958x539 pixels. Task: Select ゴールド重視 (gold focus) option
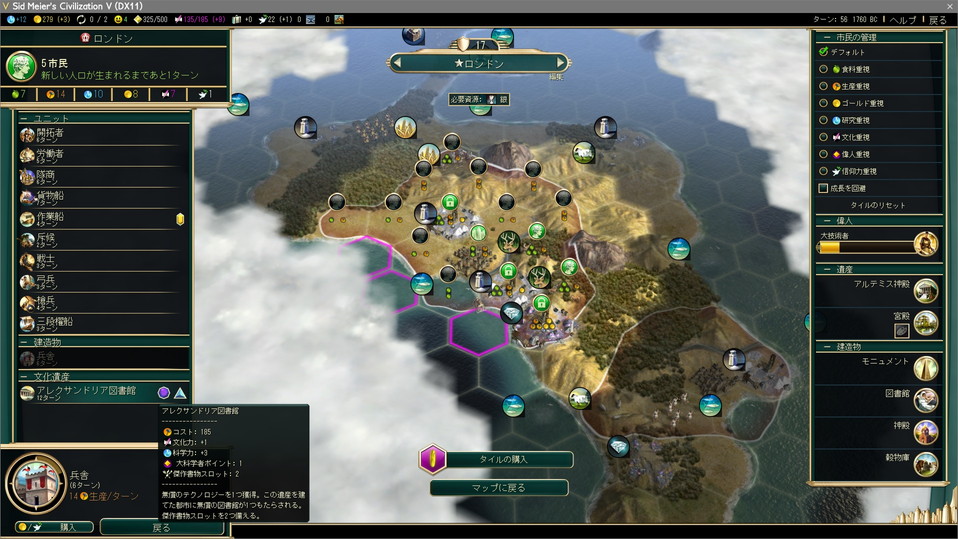pos(824,103)
